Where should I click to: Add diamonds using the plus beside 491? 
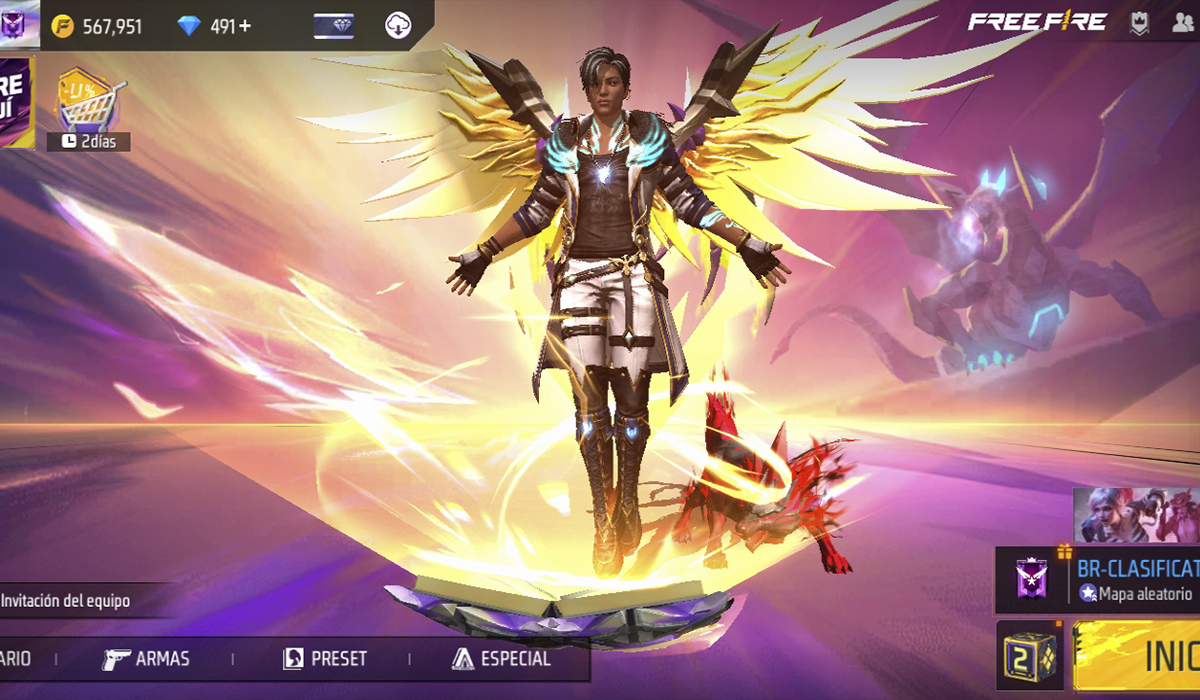[x=243, y=26]
